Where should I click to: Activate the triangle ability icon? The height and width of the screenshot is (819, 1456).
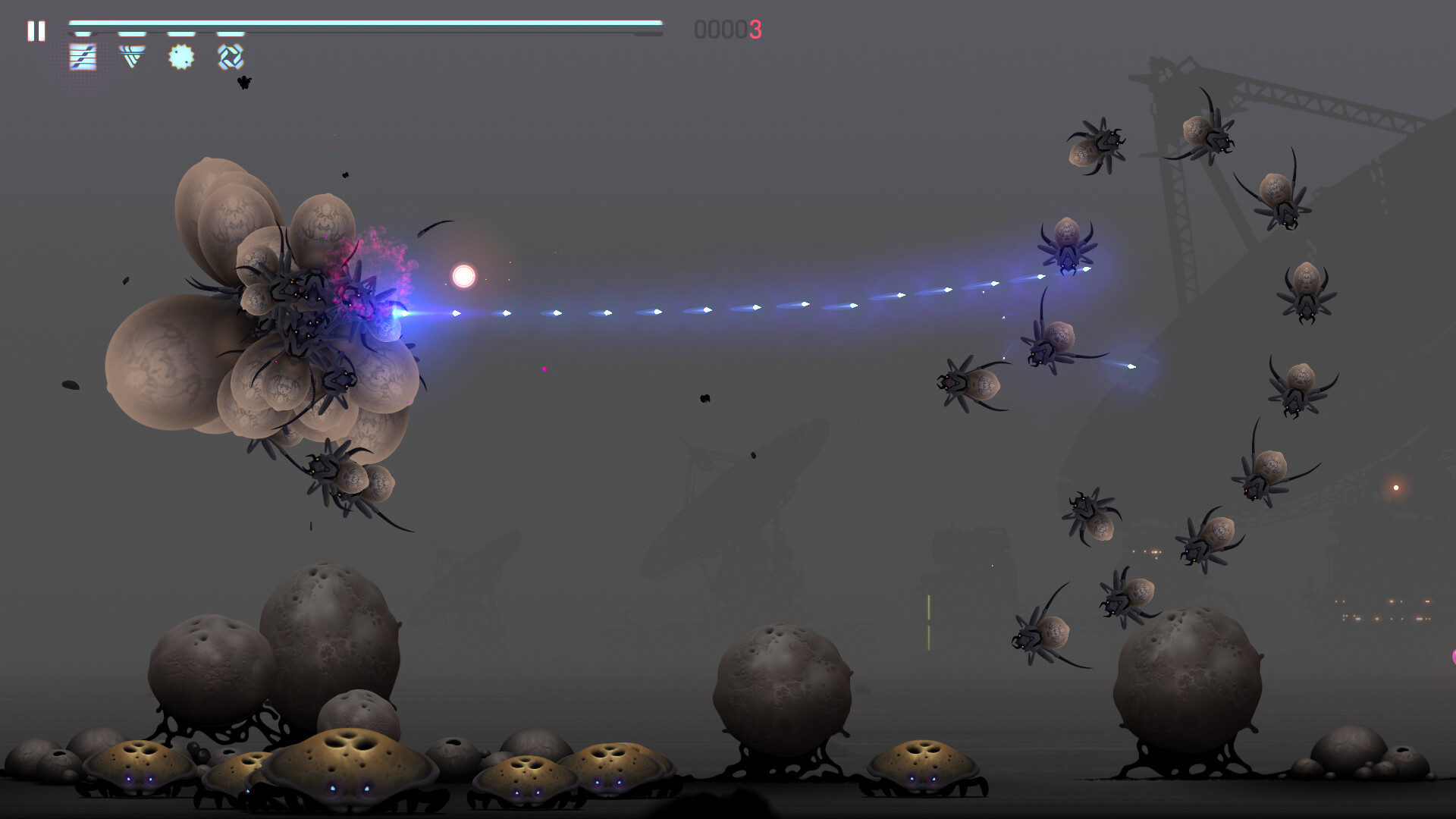[132, 56]
